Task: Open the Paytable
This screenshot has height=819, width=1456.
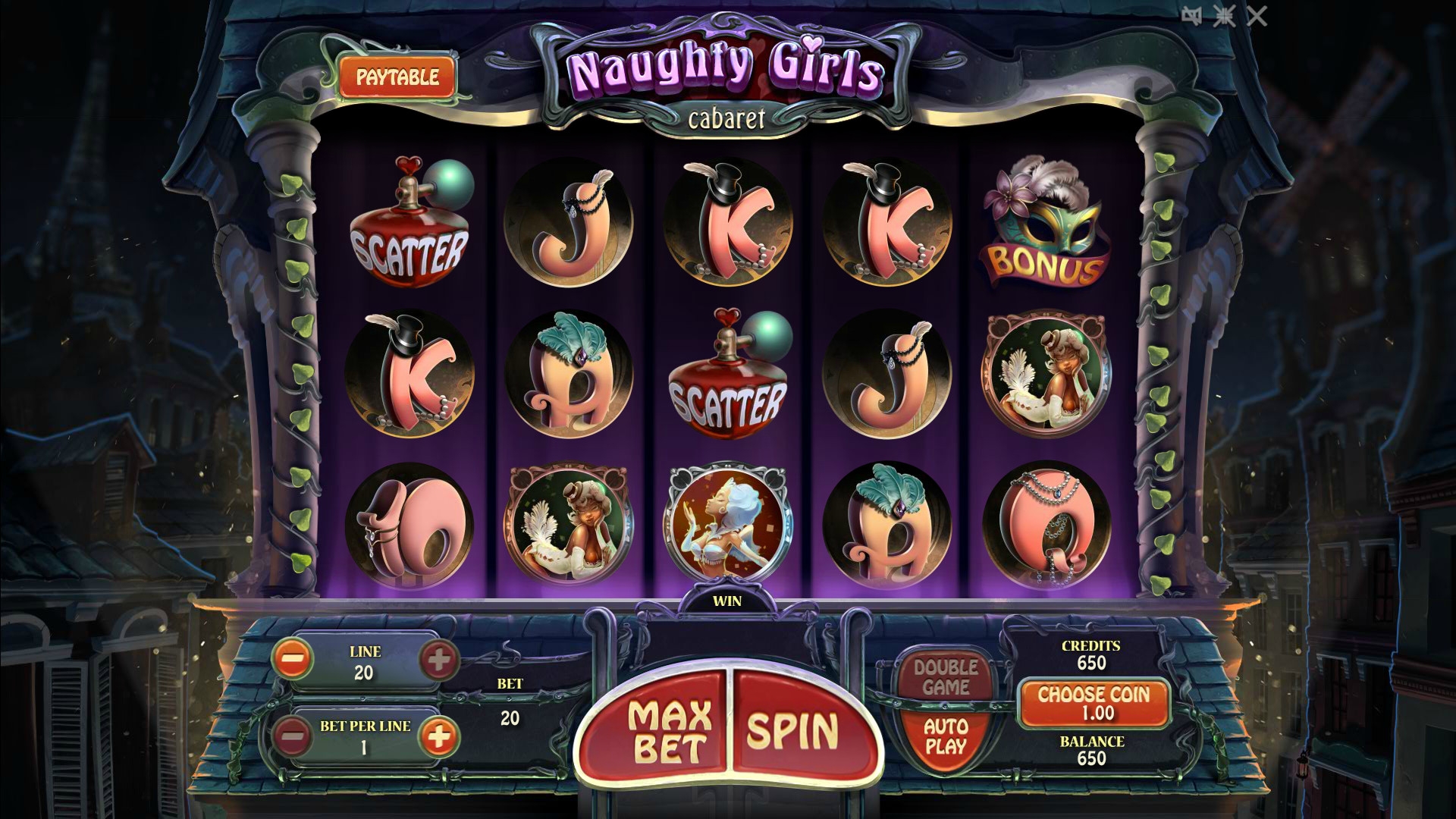Action: coord(397,77)
